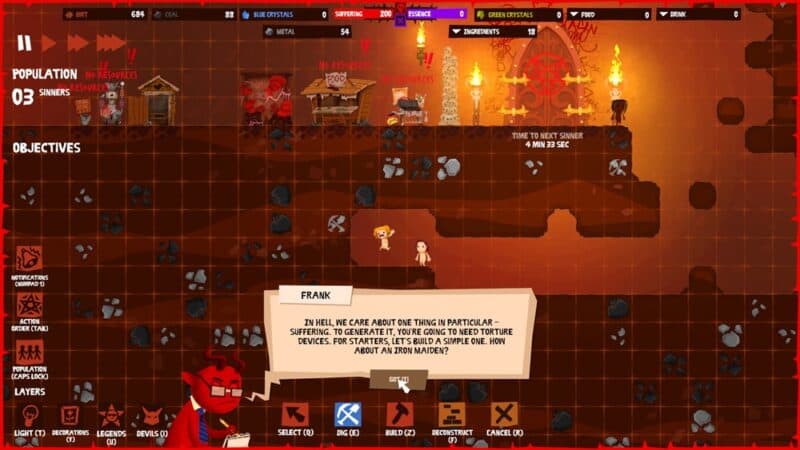Open the Population panel icon
Viewport: 800px width, 450px height.
29,352
